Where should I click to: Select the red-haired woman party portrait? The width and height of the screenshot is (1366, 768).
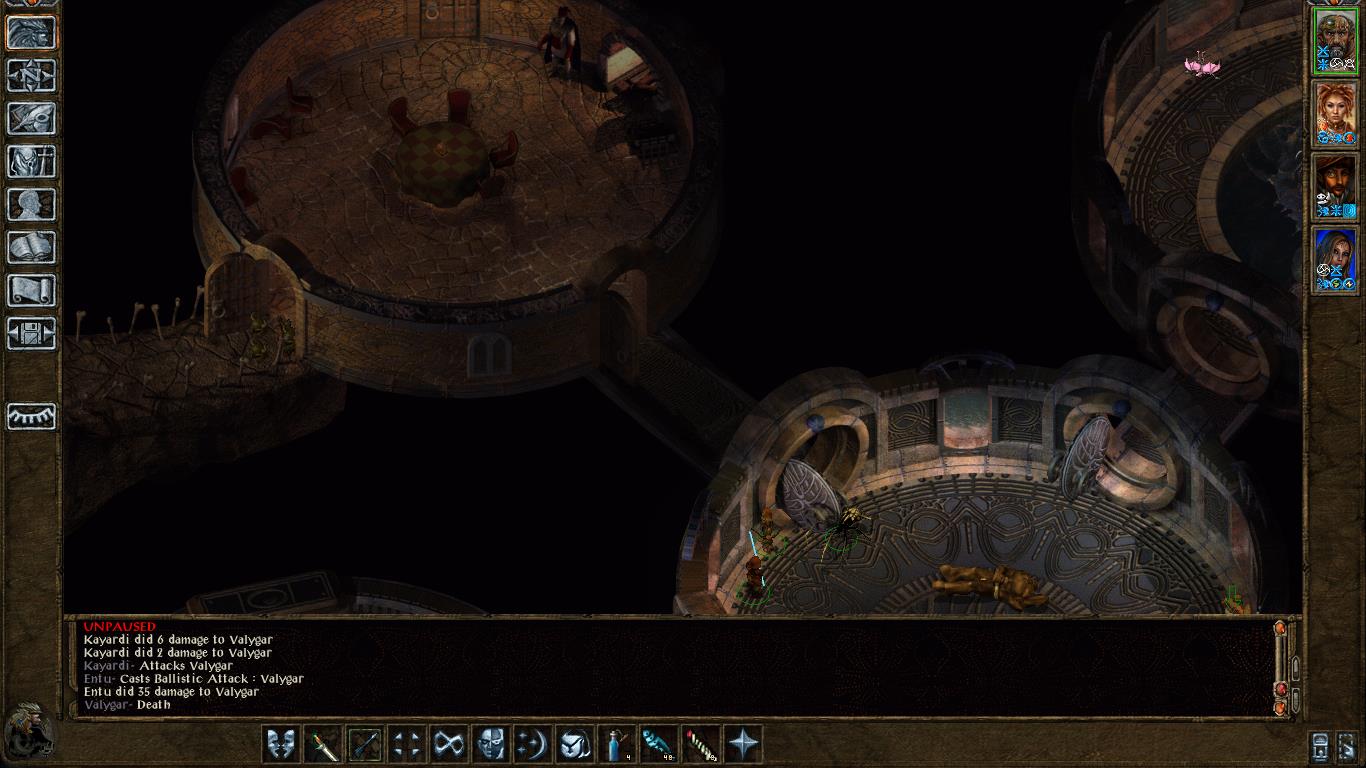pyautogui.click(x=1336, y=114)
